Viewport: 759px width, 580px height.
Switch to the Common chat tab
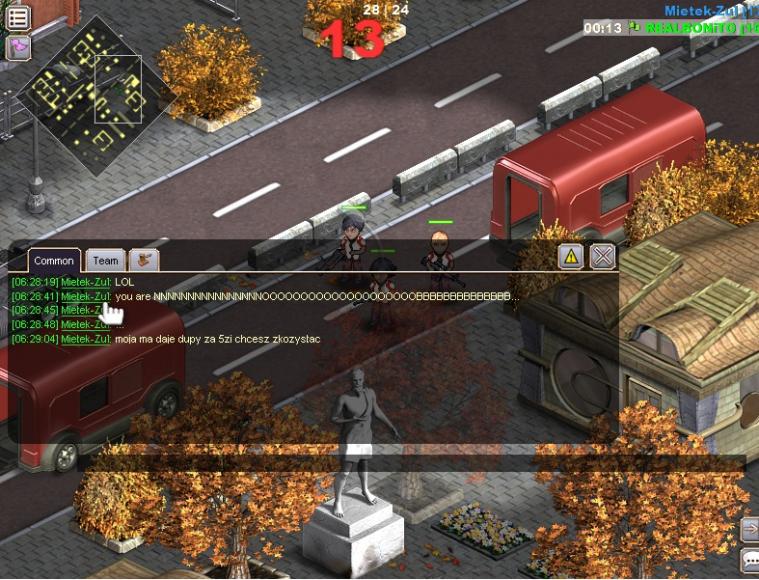tap(54, 260)
